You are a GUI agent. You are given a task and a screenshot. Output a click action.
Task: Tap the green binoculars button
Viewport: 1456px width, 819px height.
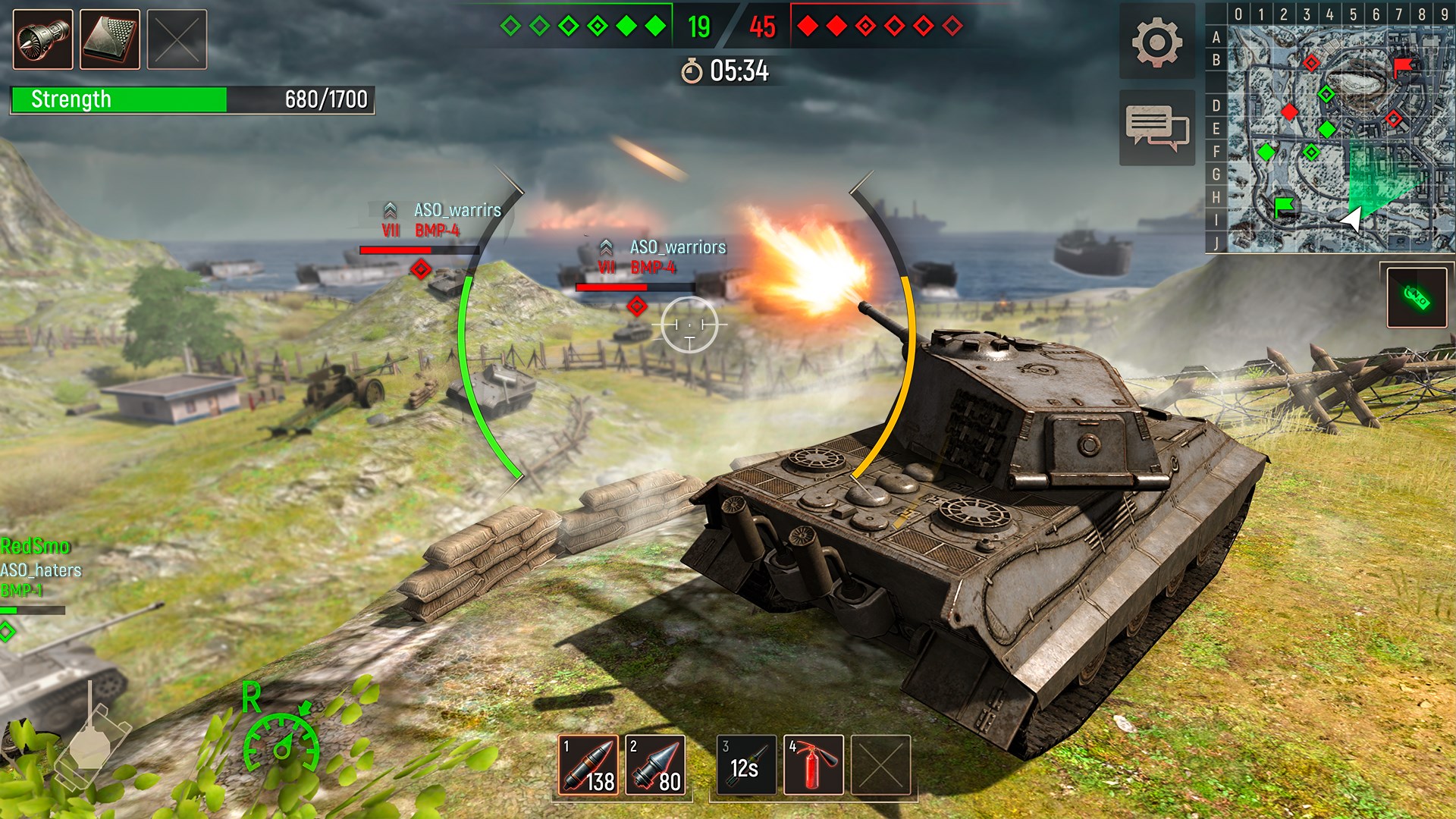1417,297
